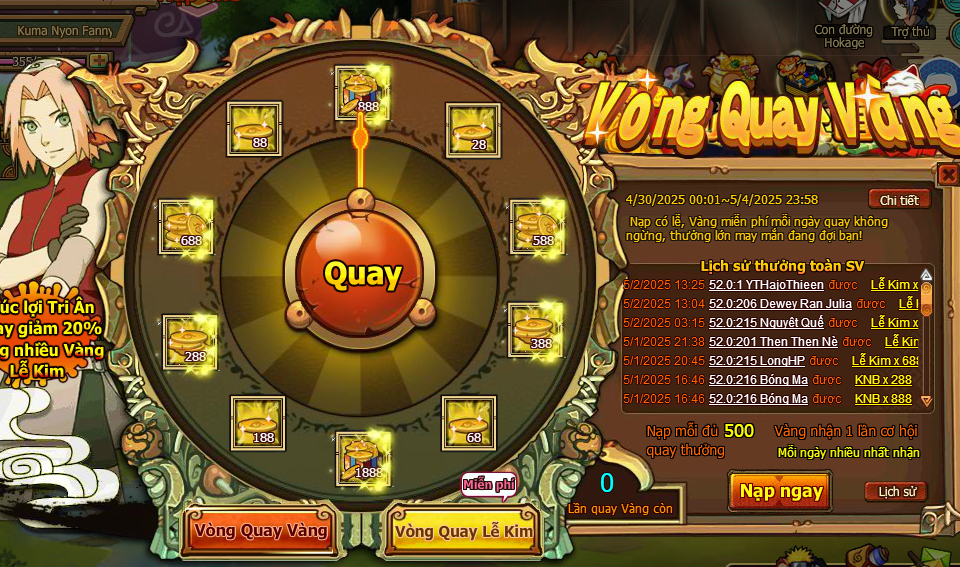960x567 pixels.
Task: Open the Lịch sử history button
Action: [x=895, y=491]
